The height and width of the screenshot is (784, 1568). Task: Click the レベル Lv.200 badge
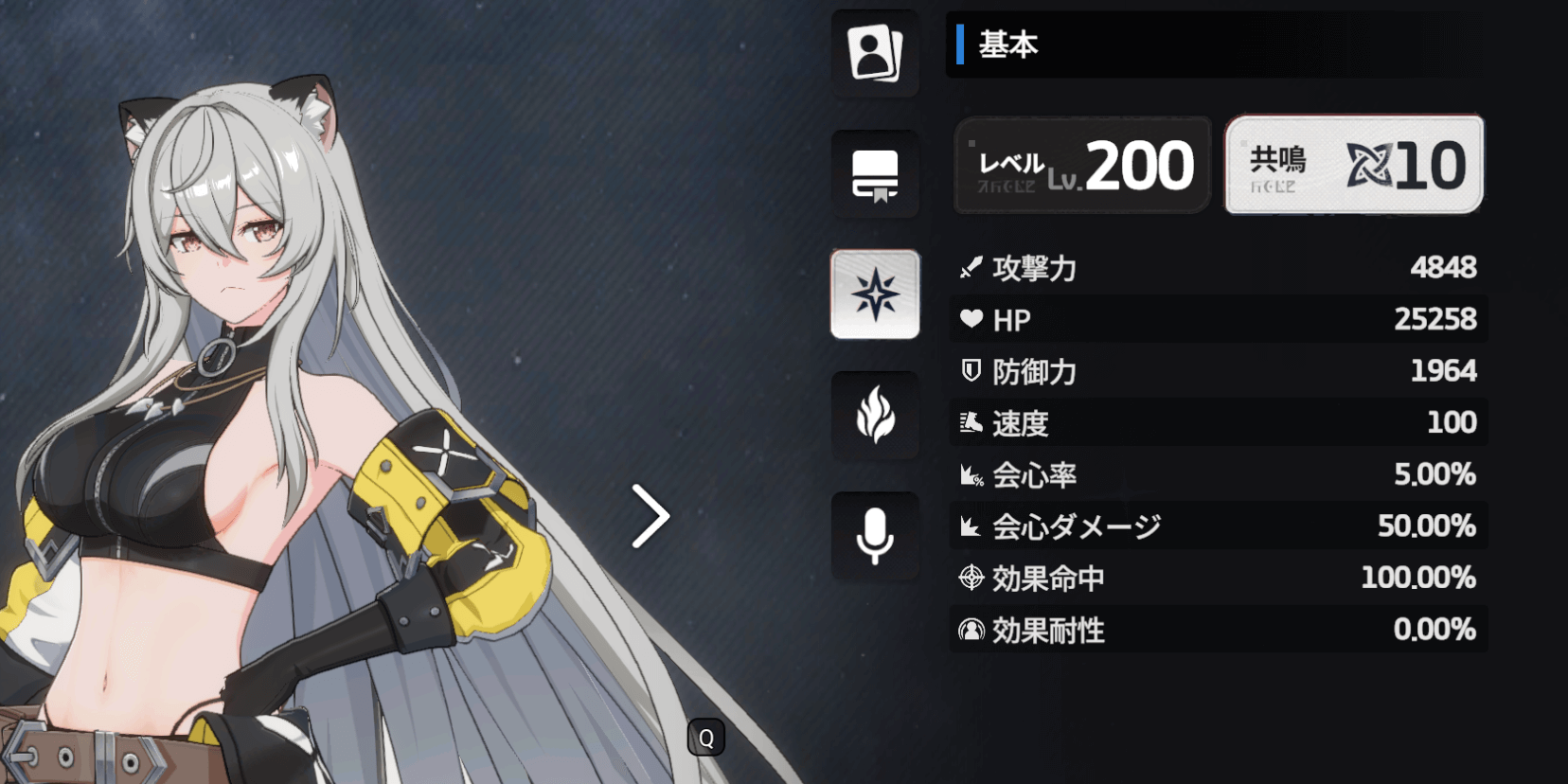[x=1082, y=164]
